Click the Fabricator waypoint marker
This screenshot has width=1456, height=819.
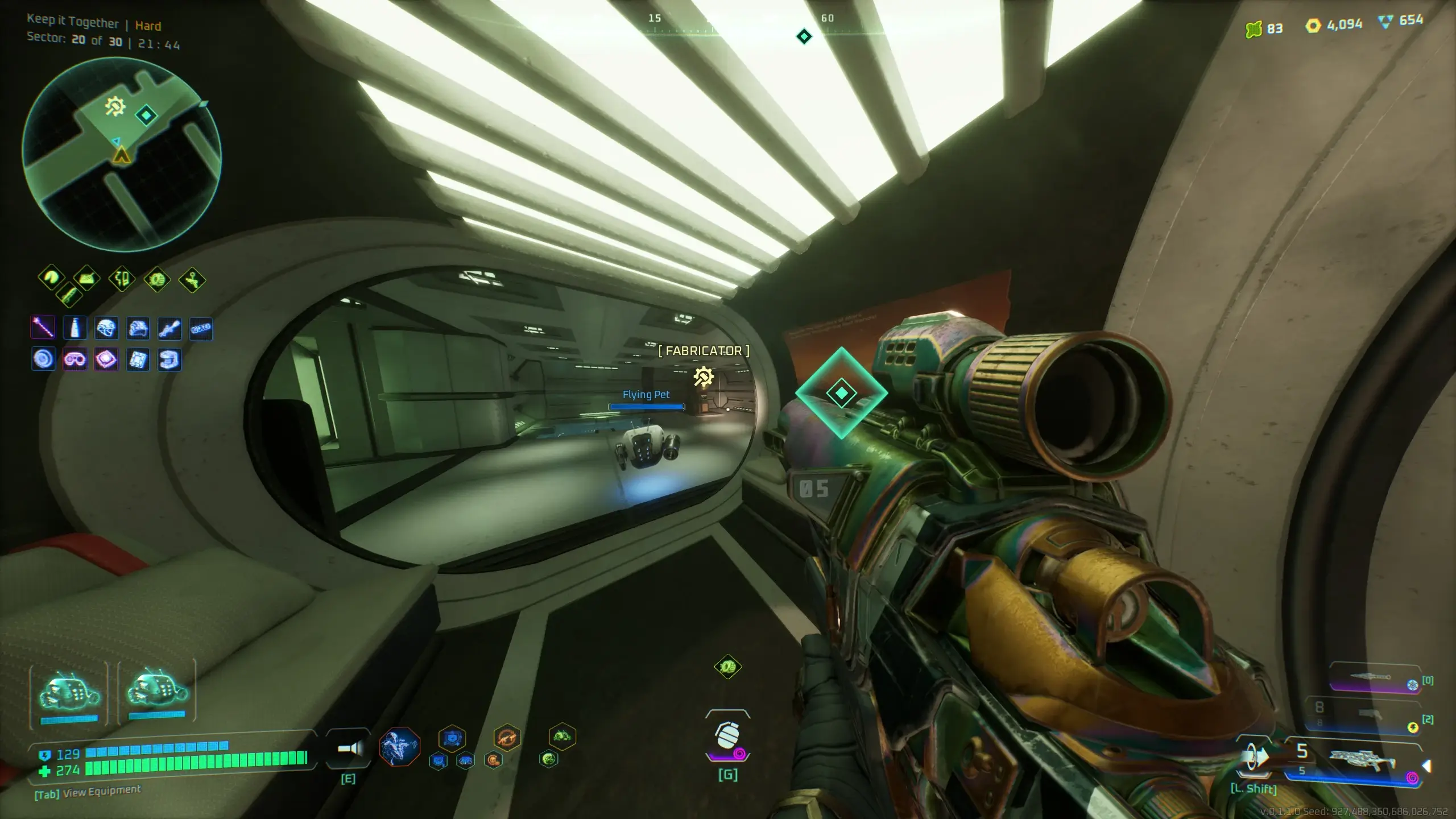click(x=704, y=377)
